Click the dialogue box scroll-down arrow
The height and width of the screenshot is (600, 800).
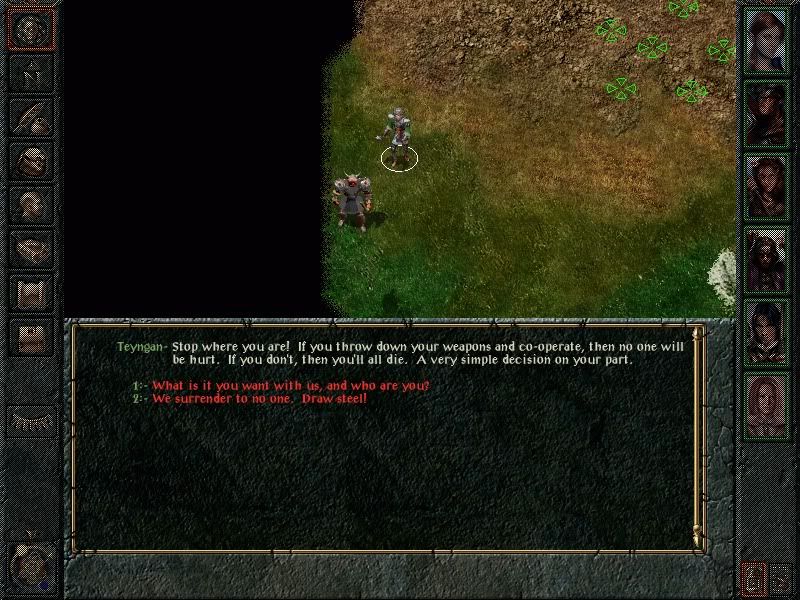(697, 541)
